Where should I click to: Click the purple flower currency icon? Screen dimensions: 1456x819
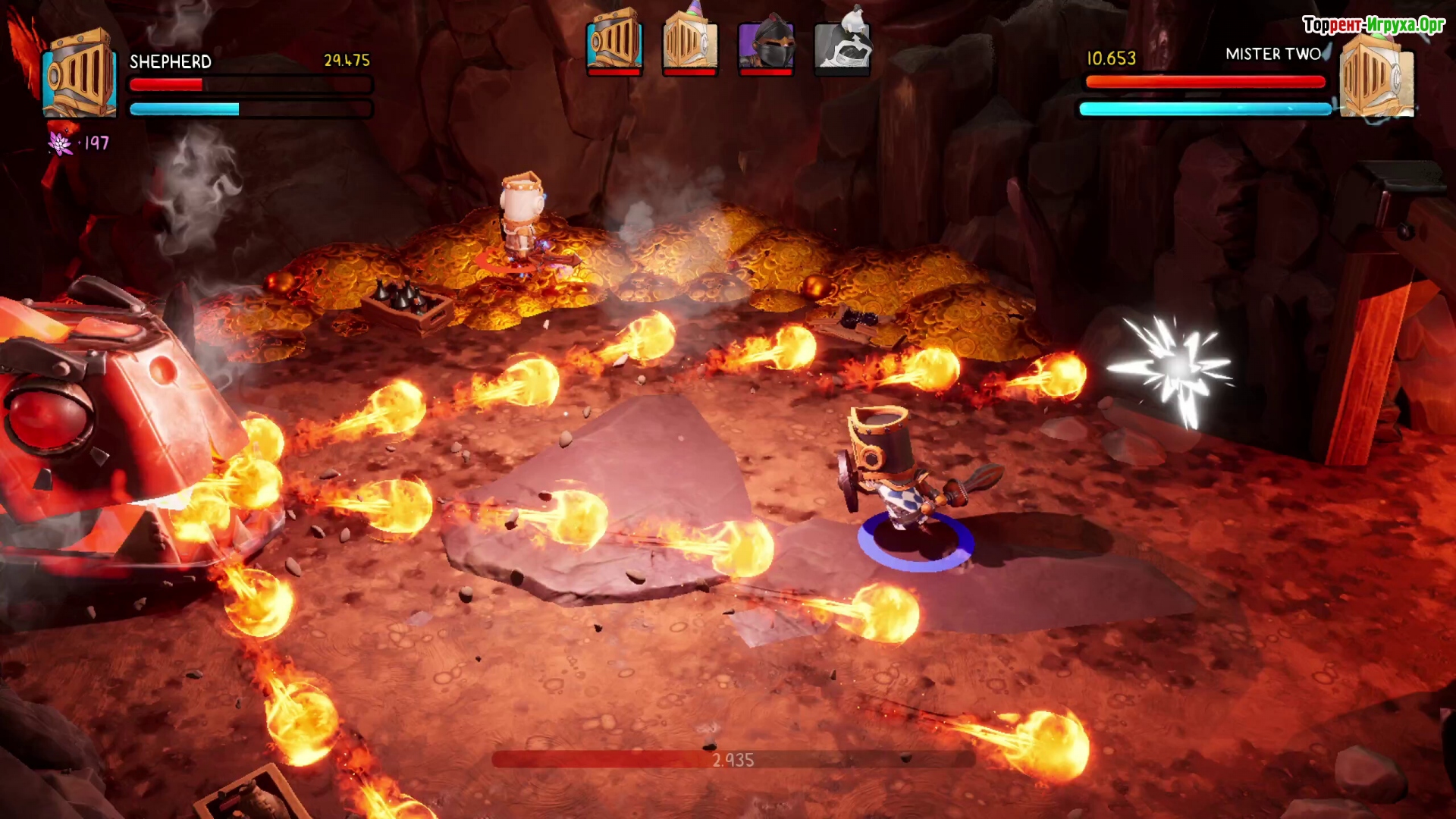tap(60, 143)
